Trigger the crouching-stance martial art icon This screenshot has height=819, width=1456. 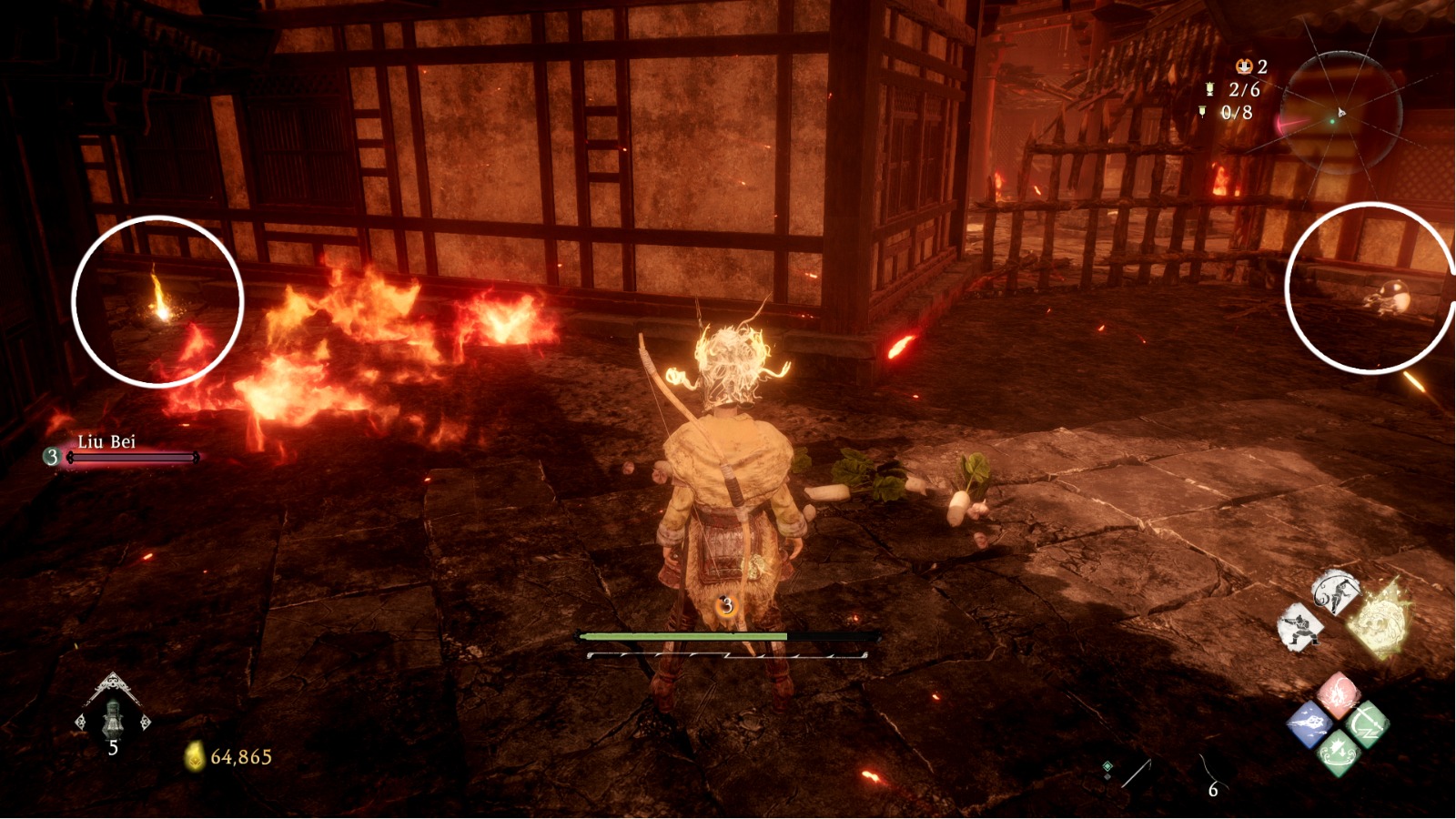point(1299,629)
